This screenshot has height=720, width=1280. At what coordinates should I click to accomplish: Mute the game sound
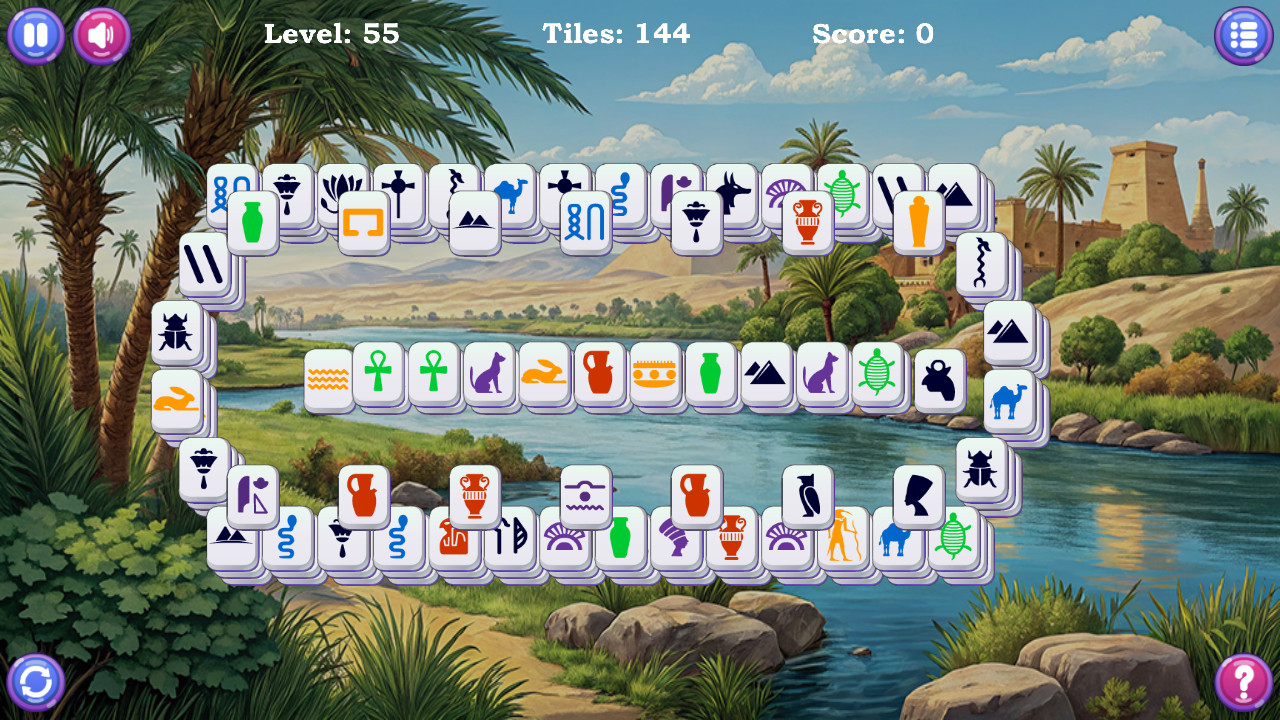99,35
